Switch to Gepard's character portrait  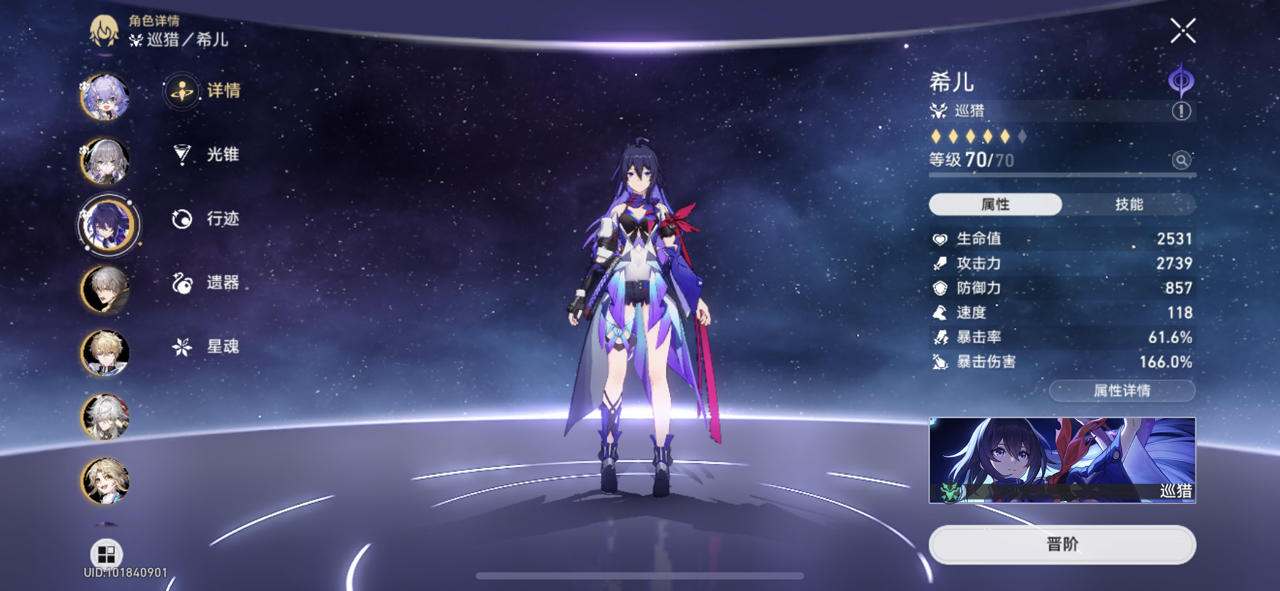[x=105, y=353]
